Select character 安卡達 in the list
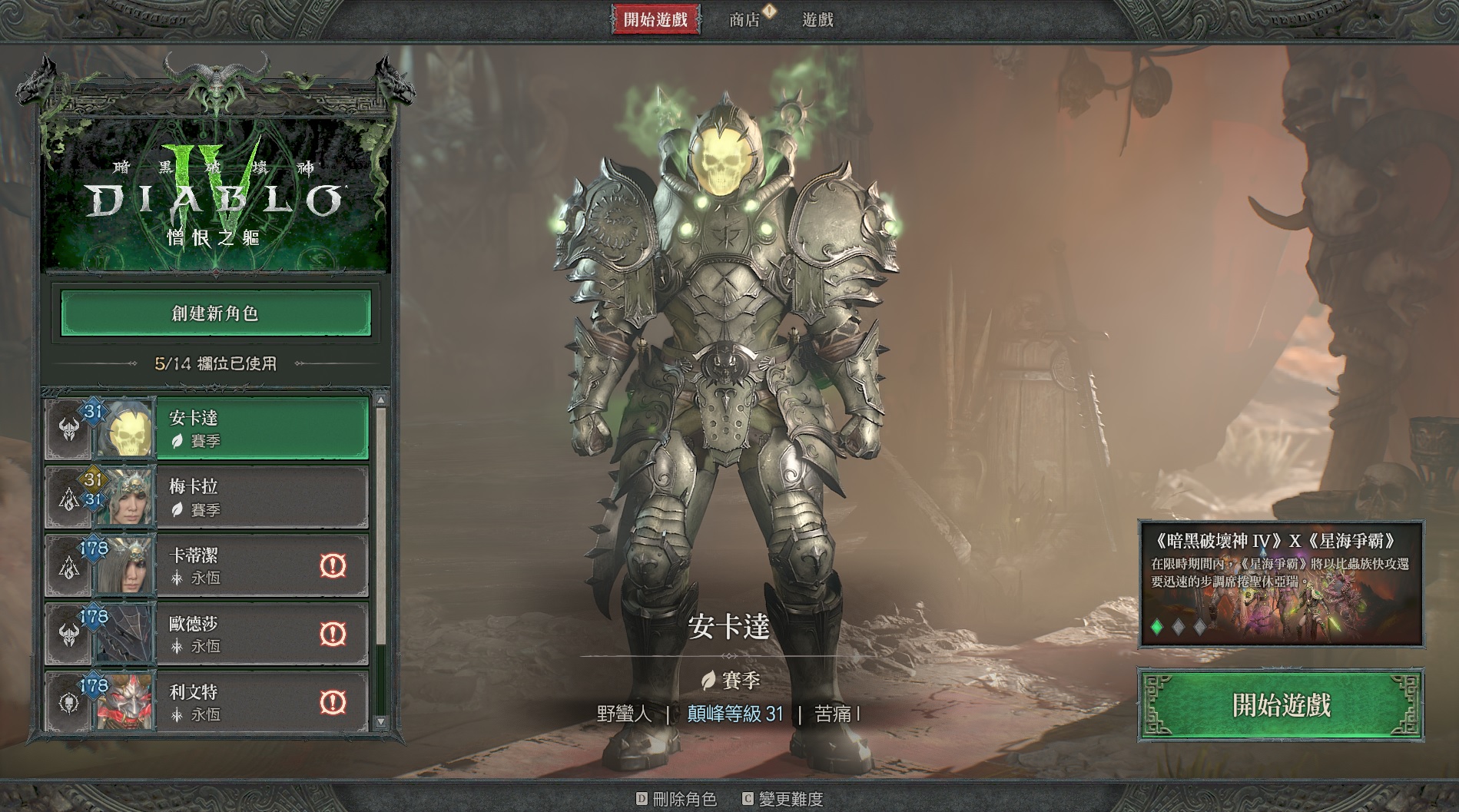Screen dimensions: 1459x812 point(261,429)
